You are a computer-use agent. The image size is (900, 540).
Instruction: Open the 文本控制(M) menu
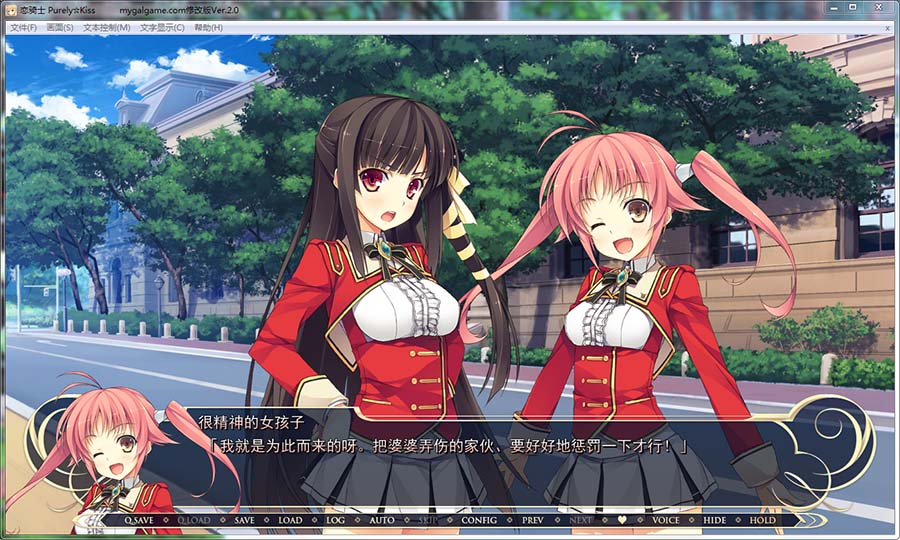point(106,27)
